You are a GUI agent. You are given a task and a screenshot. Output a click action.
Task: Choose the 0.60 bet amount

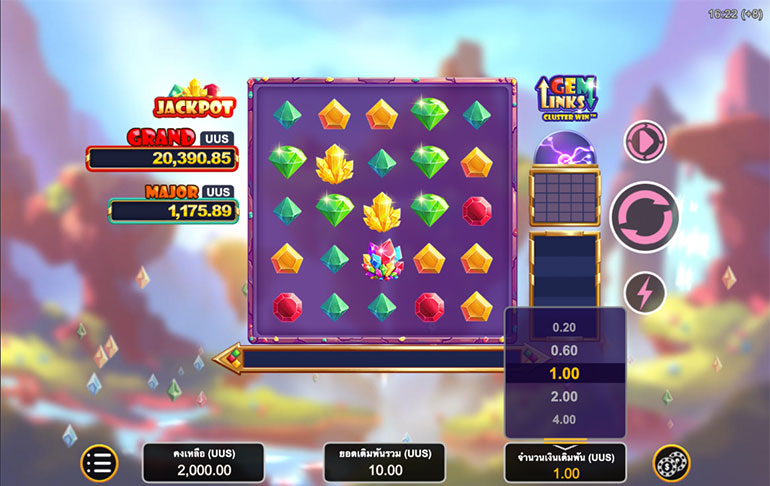[x=565, y=350]
